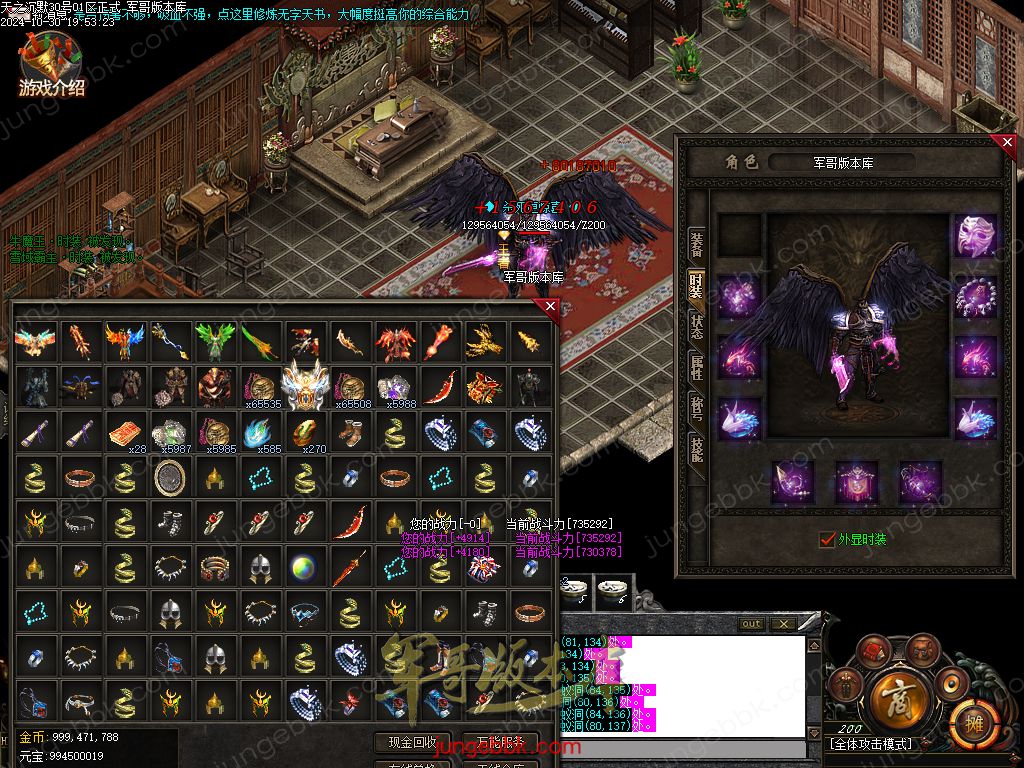Image resolution: width=1024 pixels, height=768 pixels.
Task: Open the 技能 skills tab
Action: tap(697, 452)
